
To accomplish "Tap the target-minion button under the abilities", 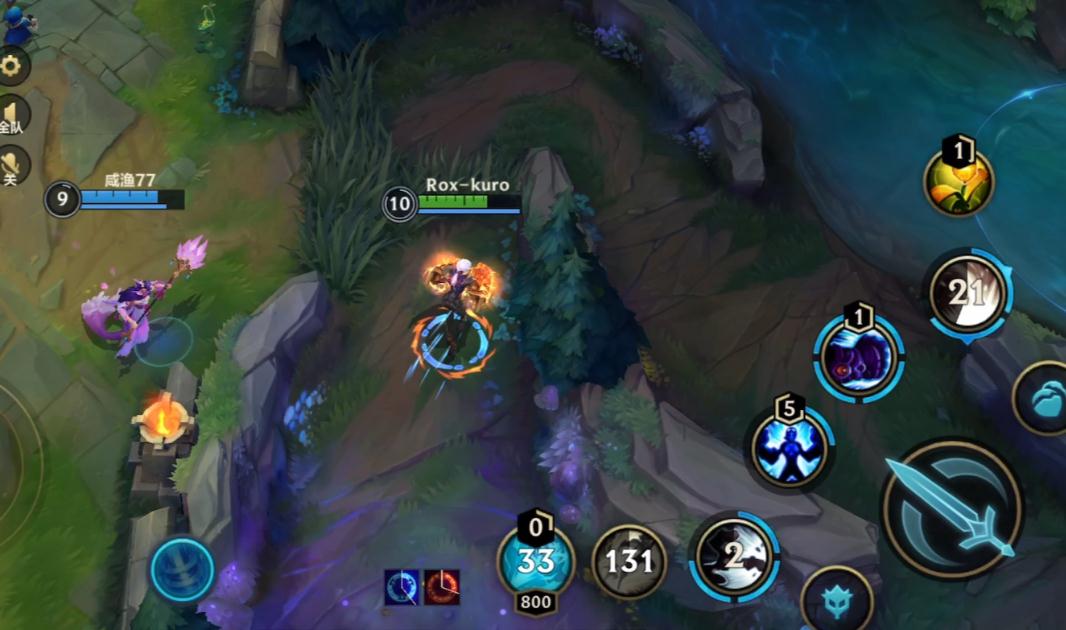I will (837, 602).
